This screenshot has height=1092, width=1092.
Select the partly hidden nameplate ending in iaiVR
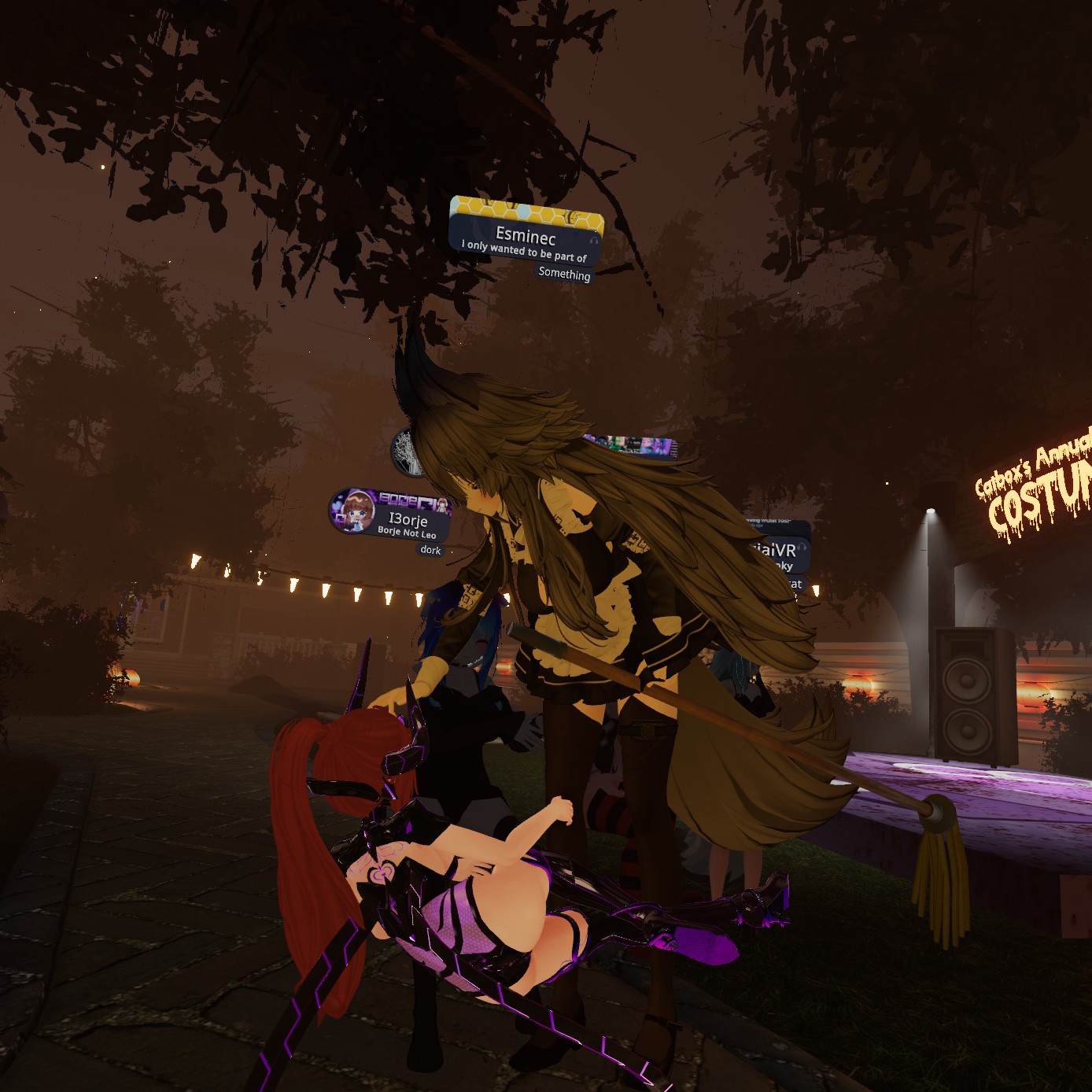(x=776, y=551)
